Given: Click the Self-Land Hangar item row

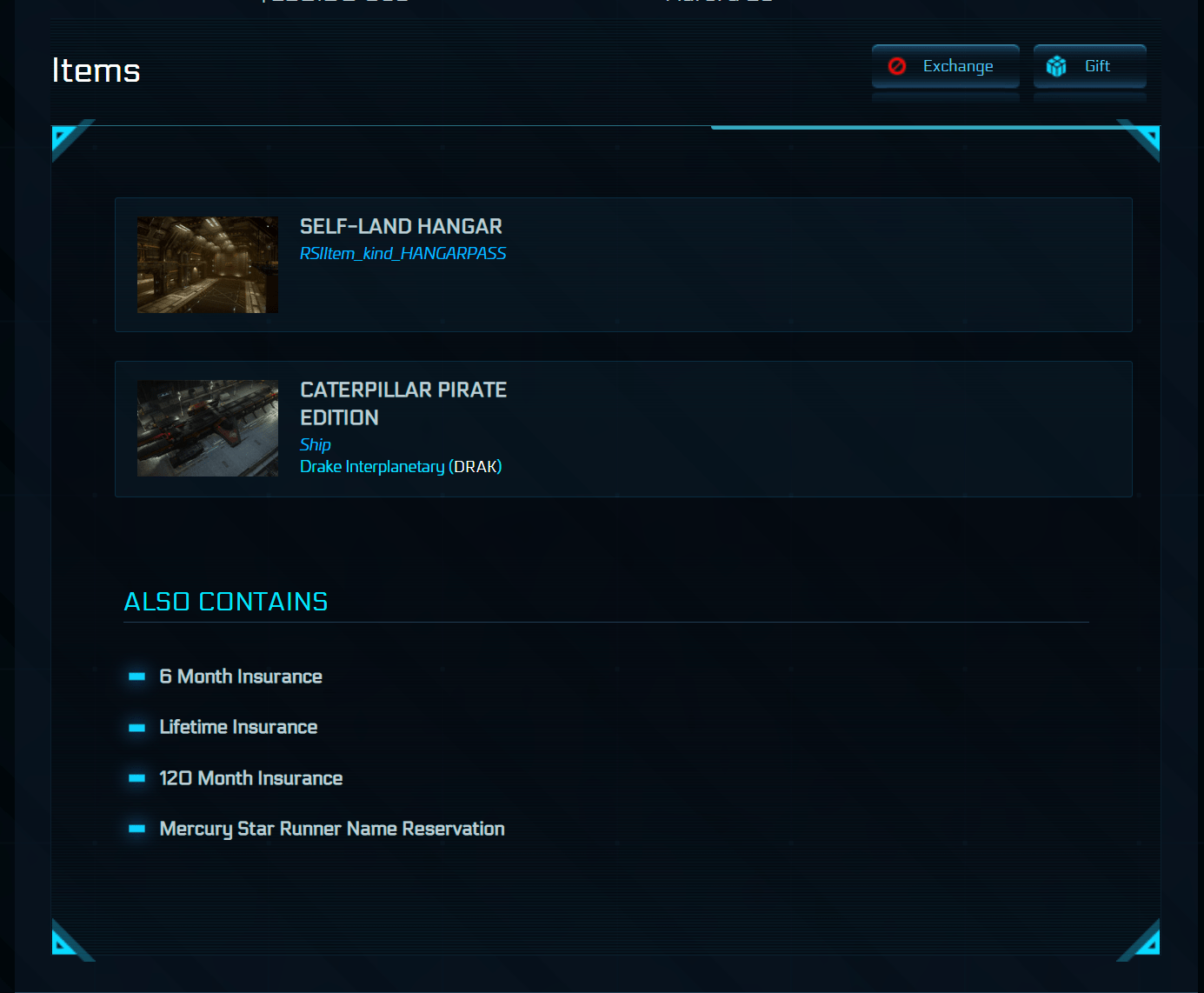Looking at the screenshot, I should click(623, 264).
